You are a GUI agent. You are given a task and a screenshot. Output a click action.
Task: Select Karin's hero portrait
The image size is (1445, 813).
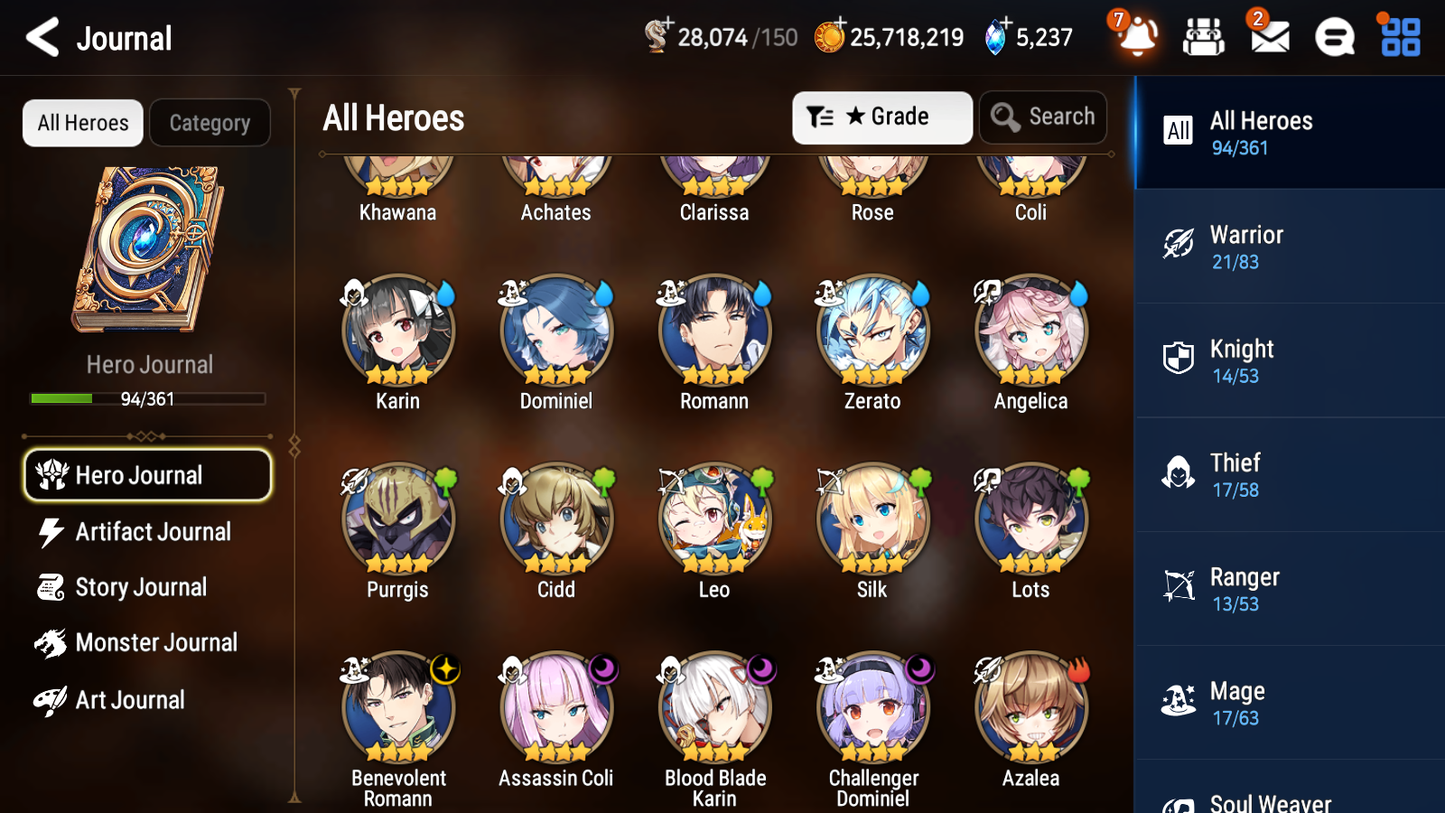tap(397, 331)
